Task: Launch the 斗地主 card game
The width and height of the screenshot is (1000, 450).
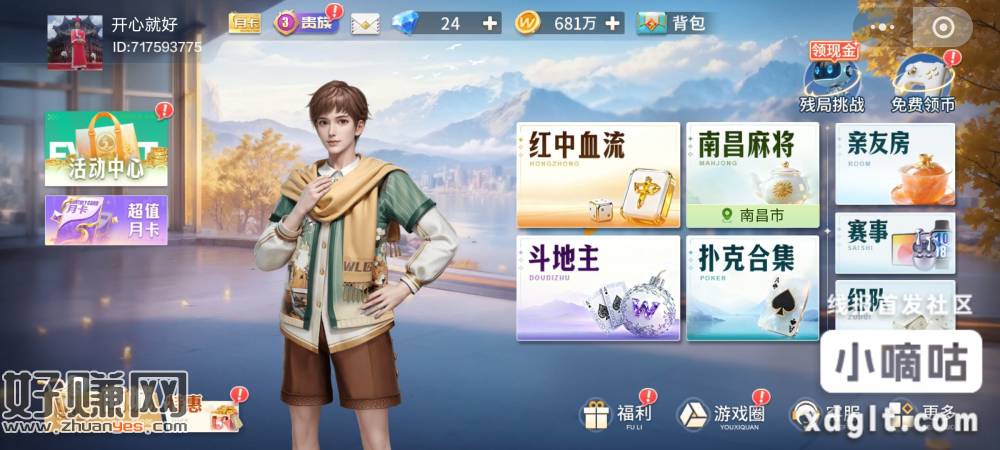Action: coord(598,288)
